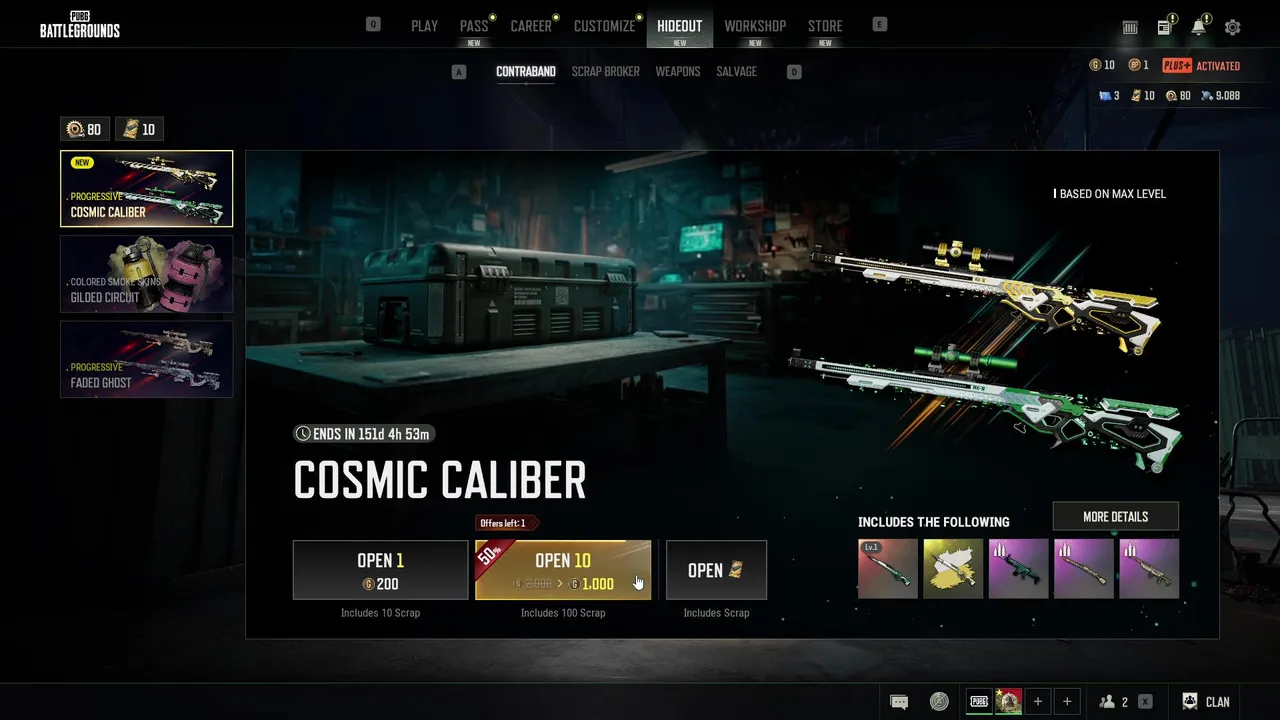Screen dimensions: 1280x720
Task: Open the chat speech bubble icon
Action: pos(899,702)
